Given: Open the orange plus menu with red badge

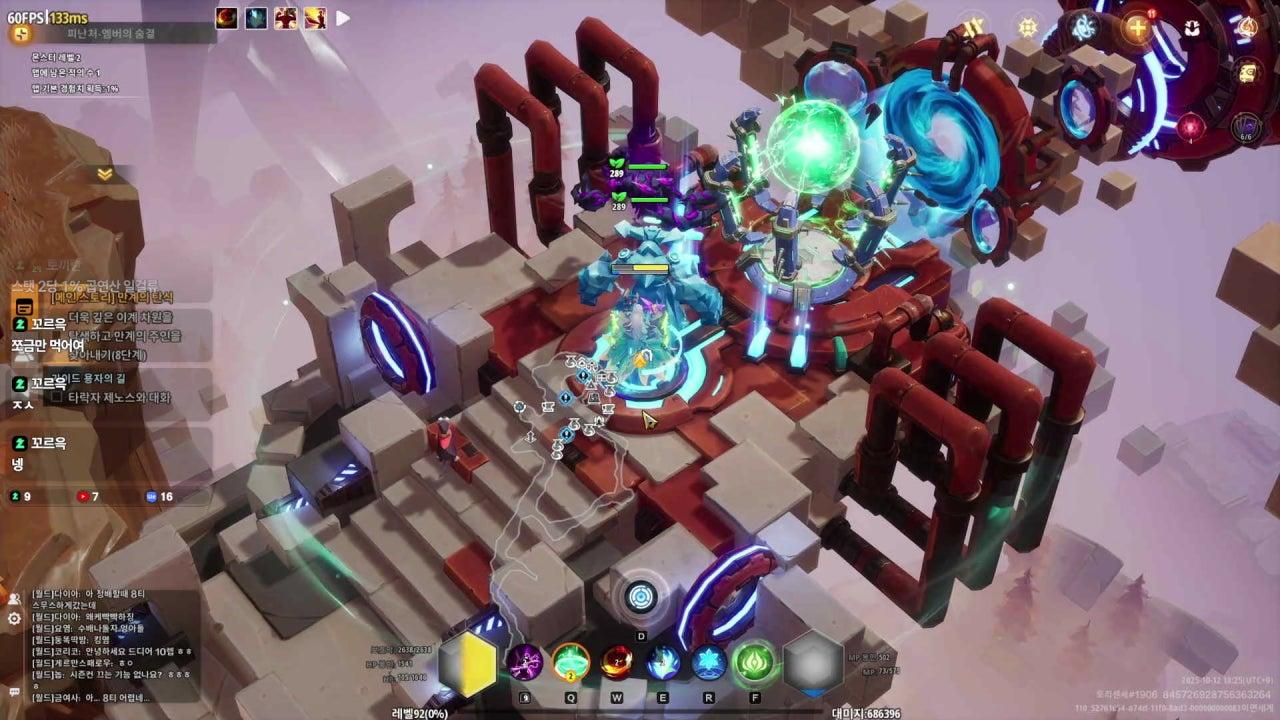Looking at the screenshot, I should [x=1137, y=28].
